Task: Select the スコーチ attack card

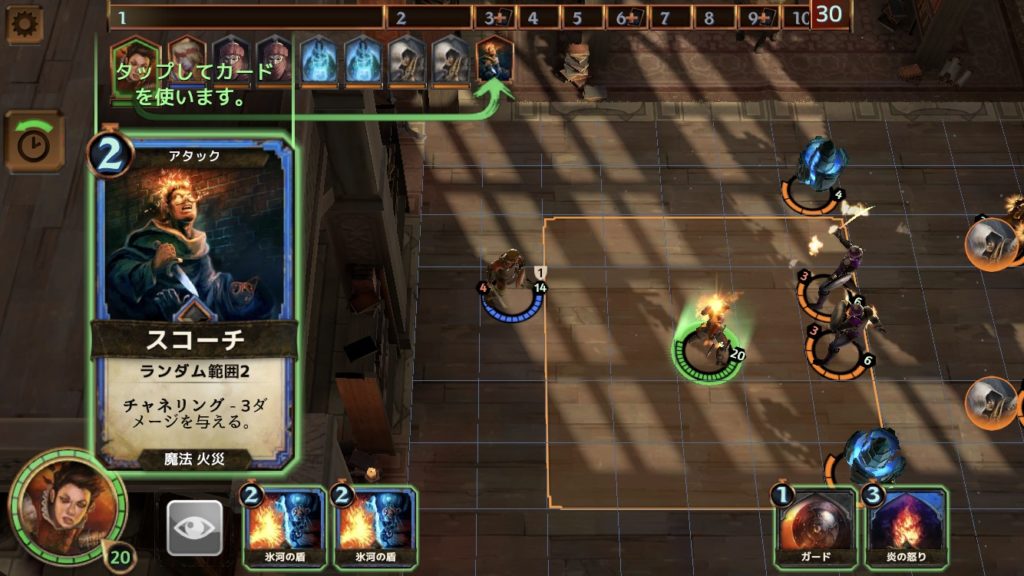Action: [195, 300]
